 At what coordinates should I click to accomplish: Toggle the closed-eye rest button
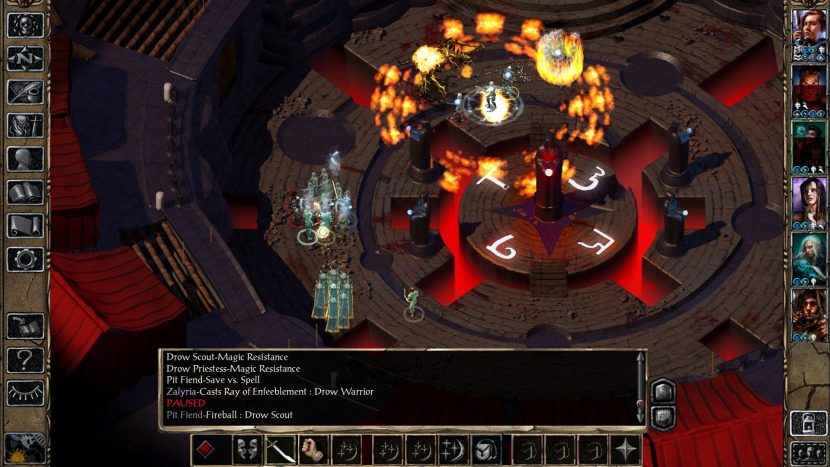tap(25, 390)
